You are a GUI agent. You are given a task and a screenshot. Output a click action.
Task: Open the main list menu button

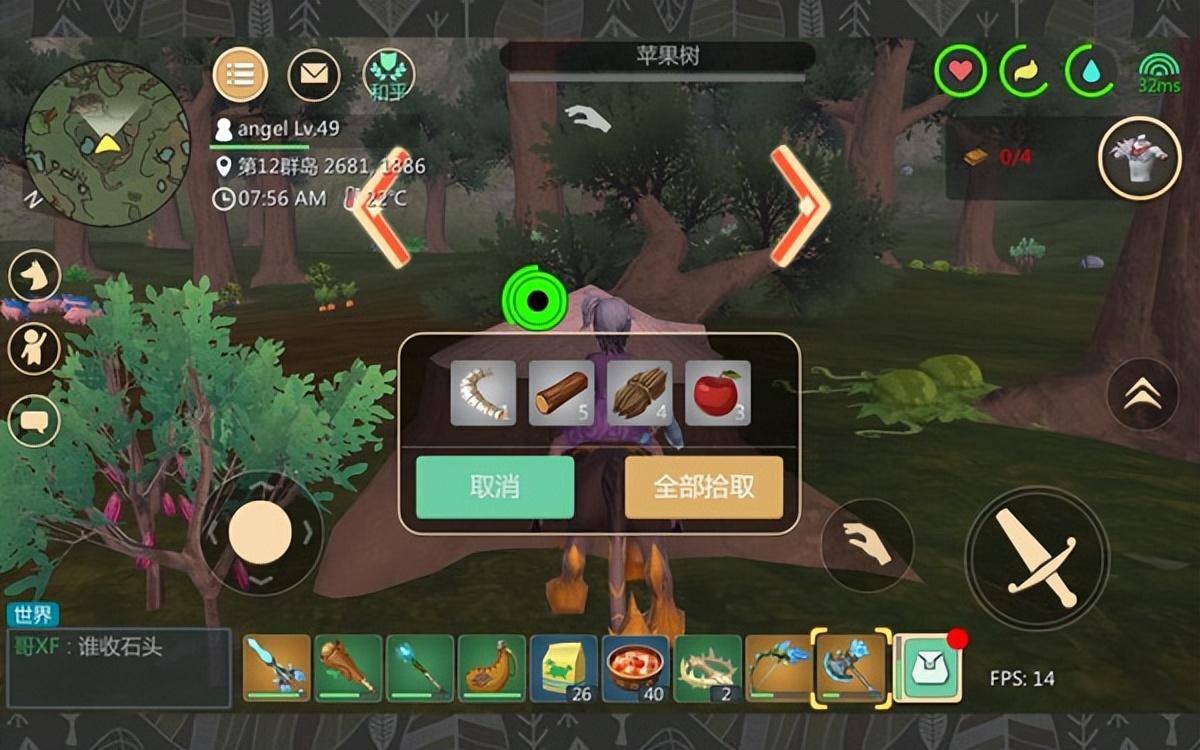coord(240,74)
